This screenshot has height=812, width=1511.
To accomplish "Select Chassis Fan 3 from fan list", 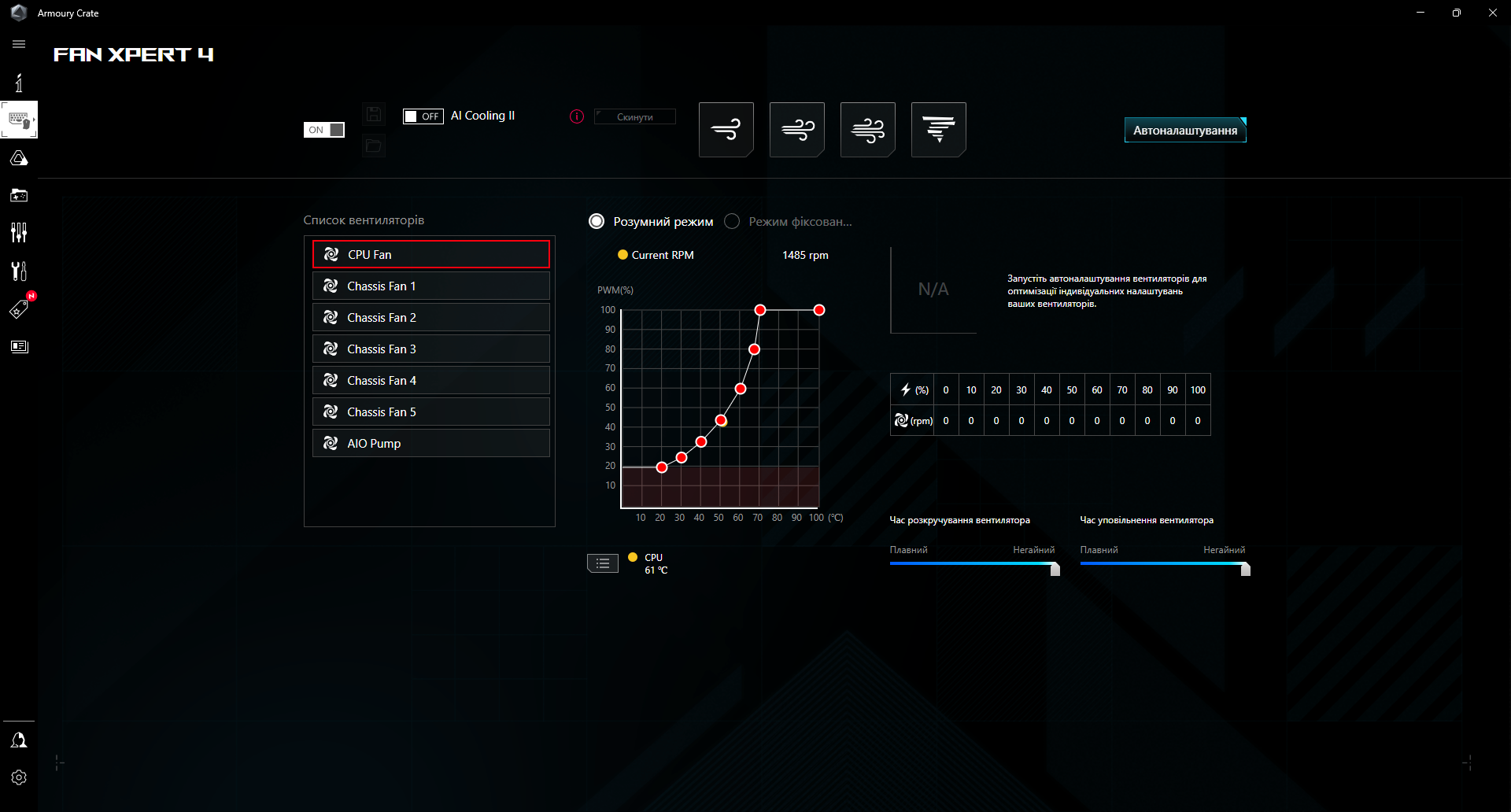I will click(x=430, y=349).
